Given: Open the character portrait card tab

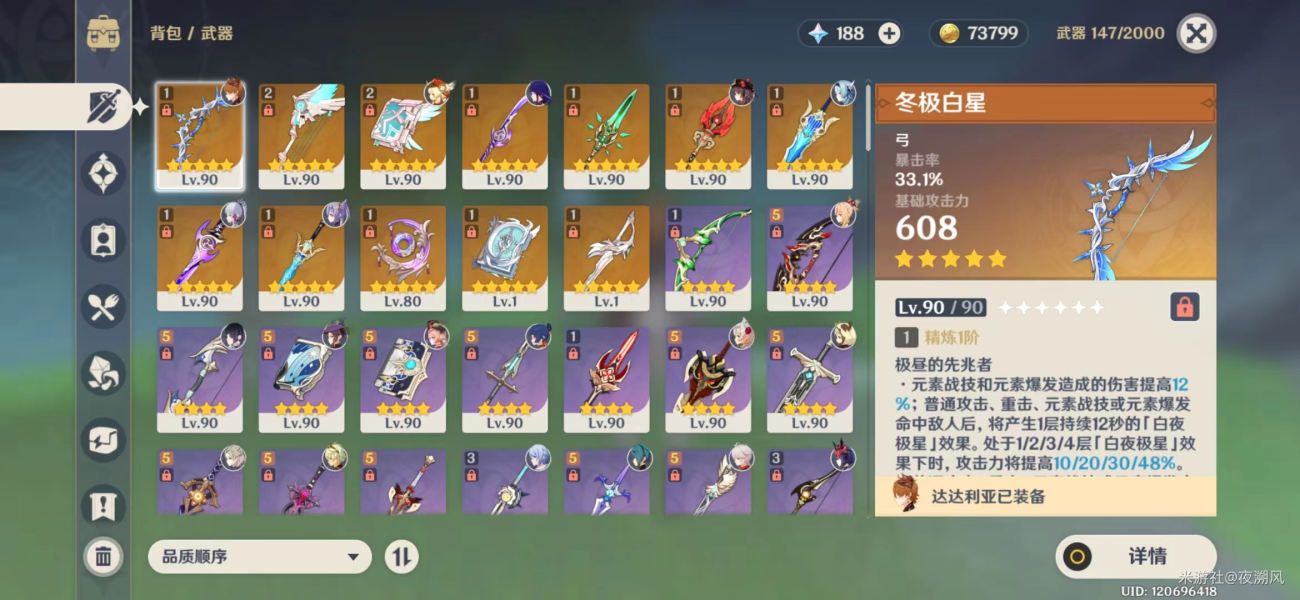Looking at the screenshot, I should (x=104, y=241).
